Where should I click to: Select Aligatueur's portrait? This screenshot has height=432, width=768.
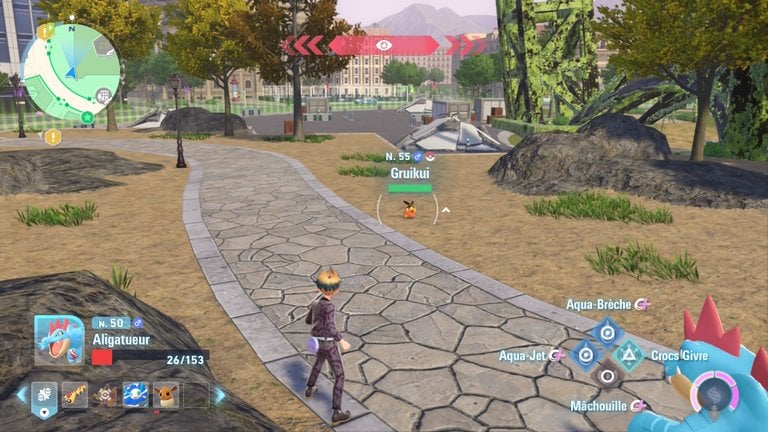click(59, 340)
